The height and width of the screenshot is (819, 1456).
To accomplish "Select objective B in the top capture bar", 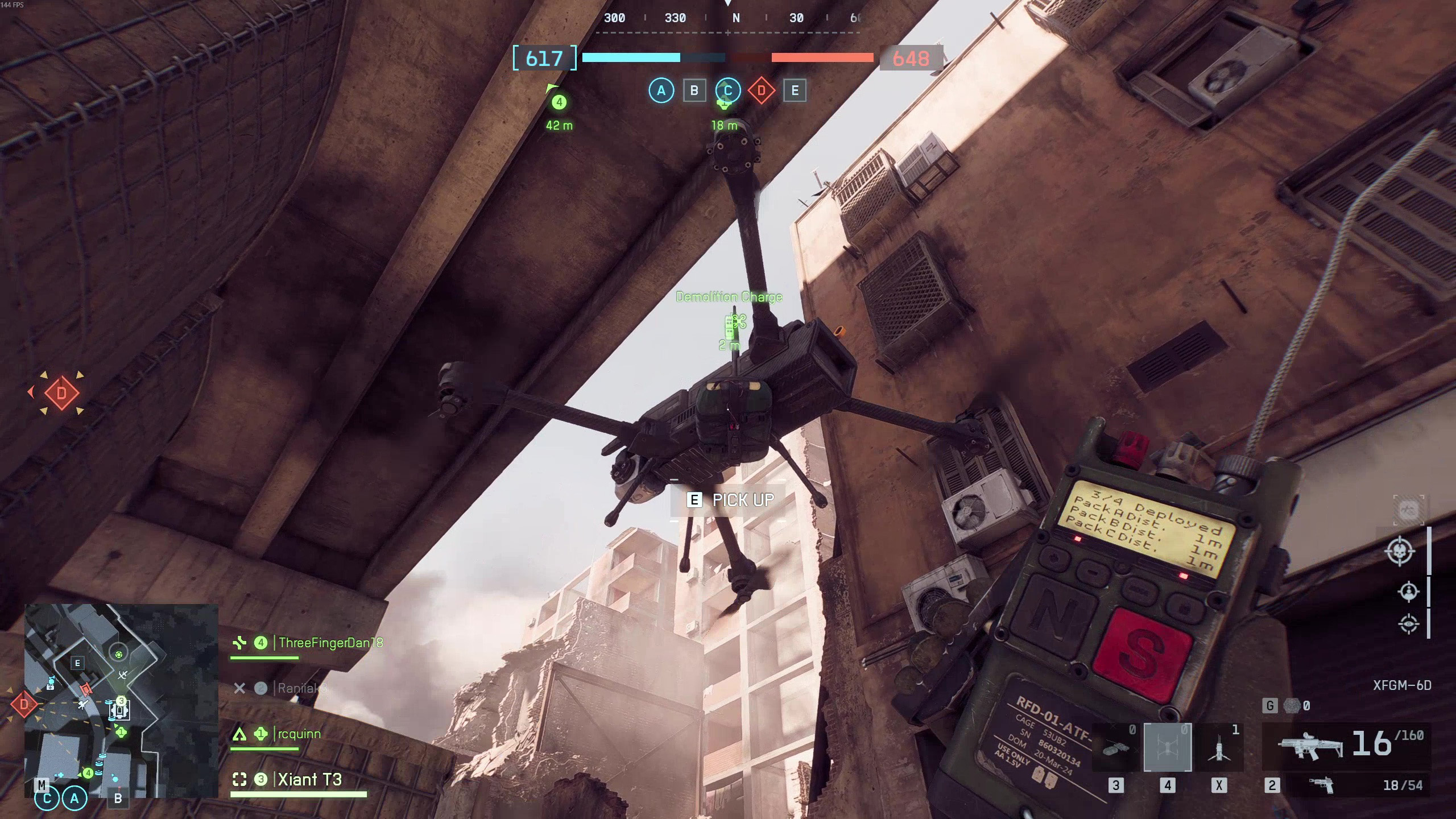I will [694, 90].
